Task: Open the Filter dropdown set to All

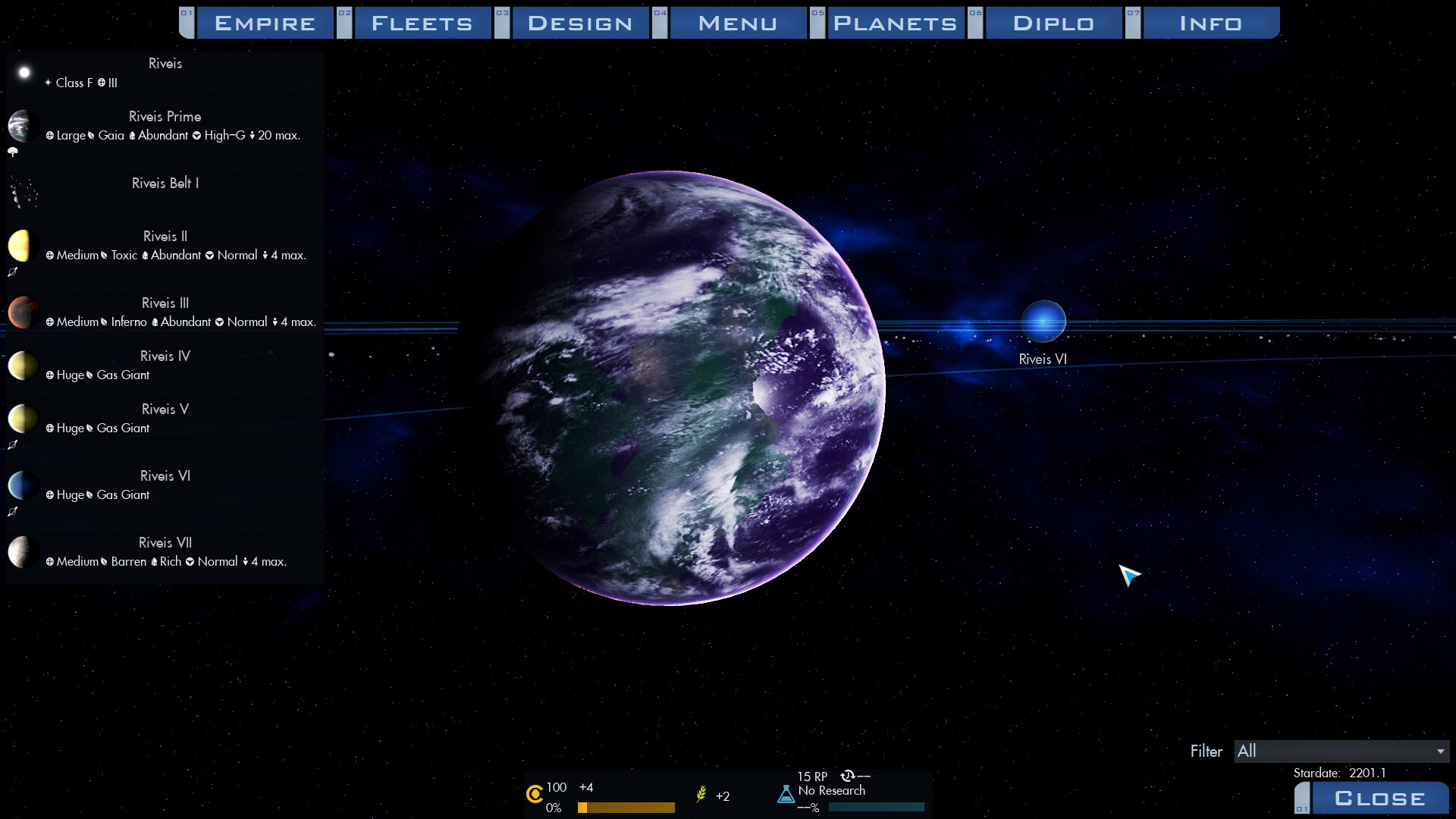Action: tap(1341, 751)
